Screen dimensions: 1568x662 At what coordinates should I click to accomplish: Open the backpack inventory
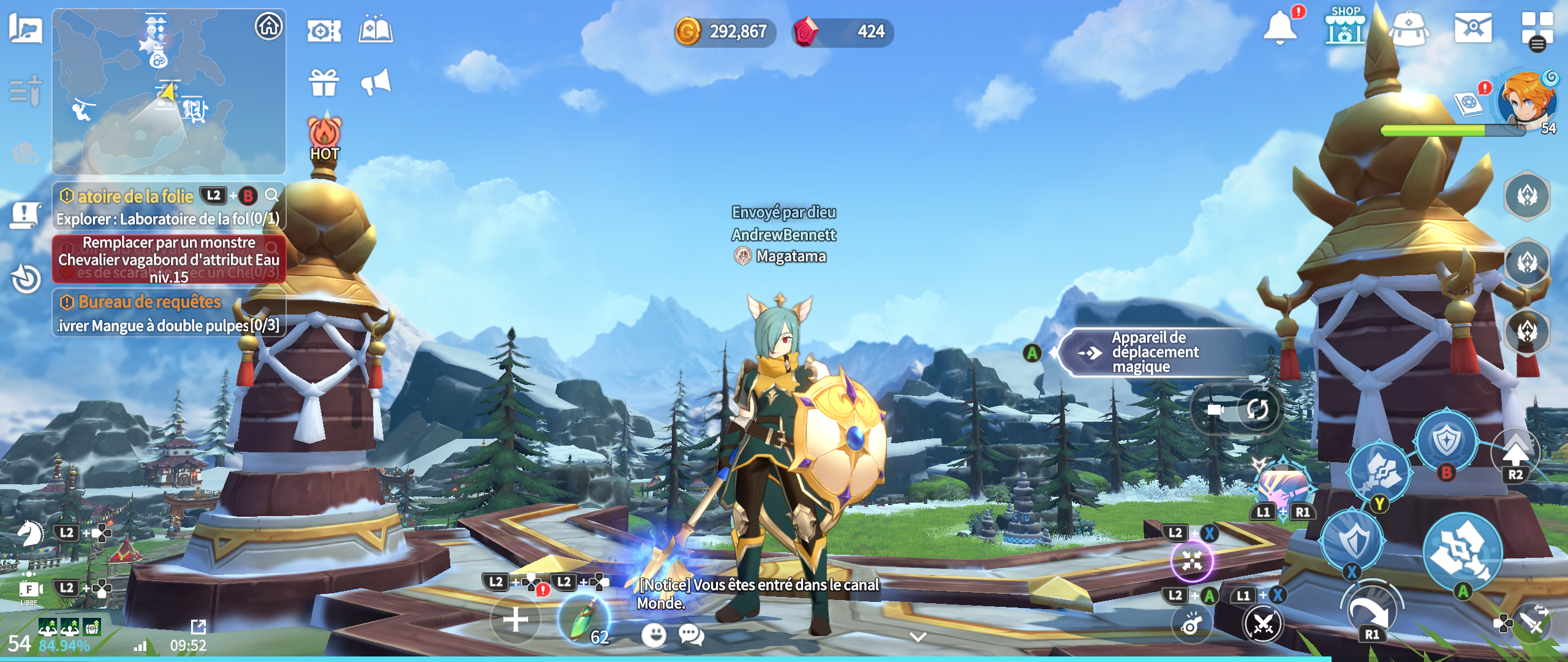[x=1409, y=28]
